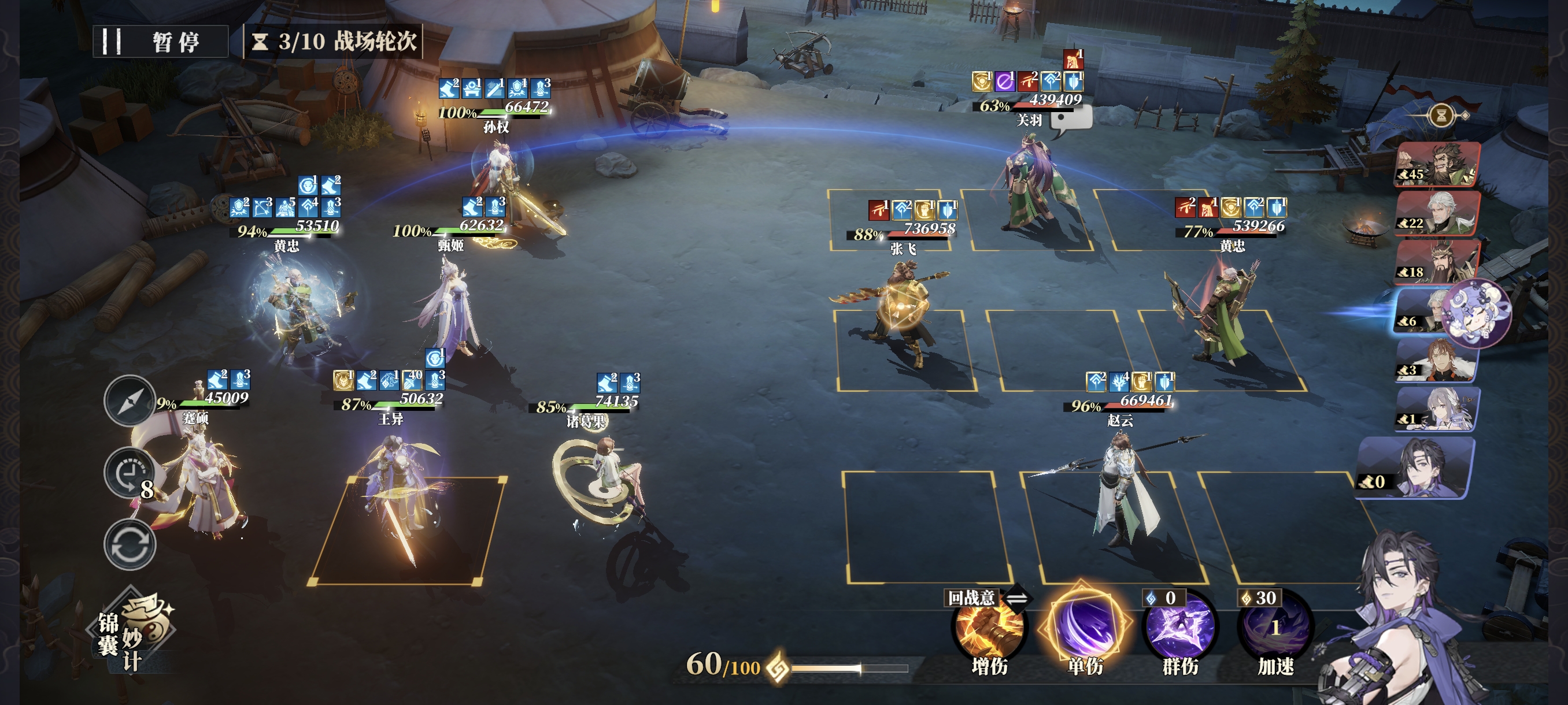Click the compass needle round button

click(129, 401)
